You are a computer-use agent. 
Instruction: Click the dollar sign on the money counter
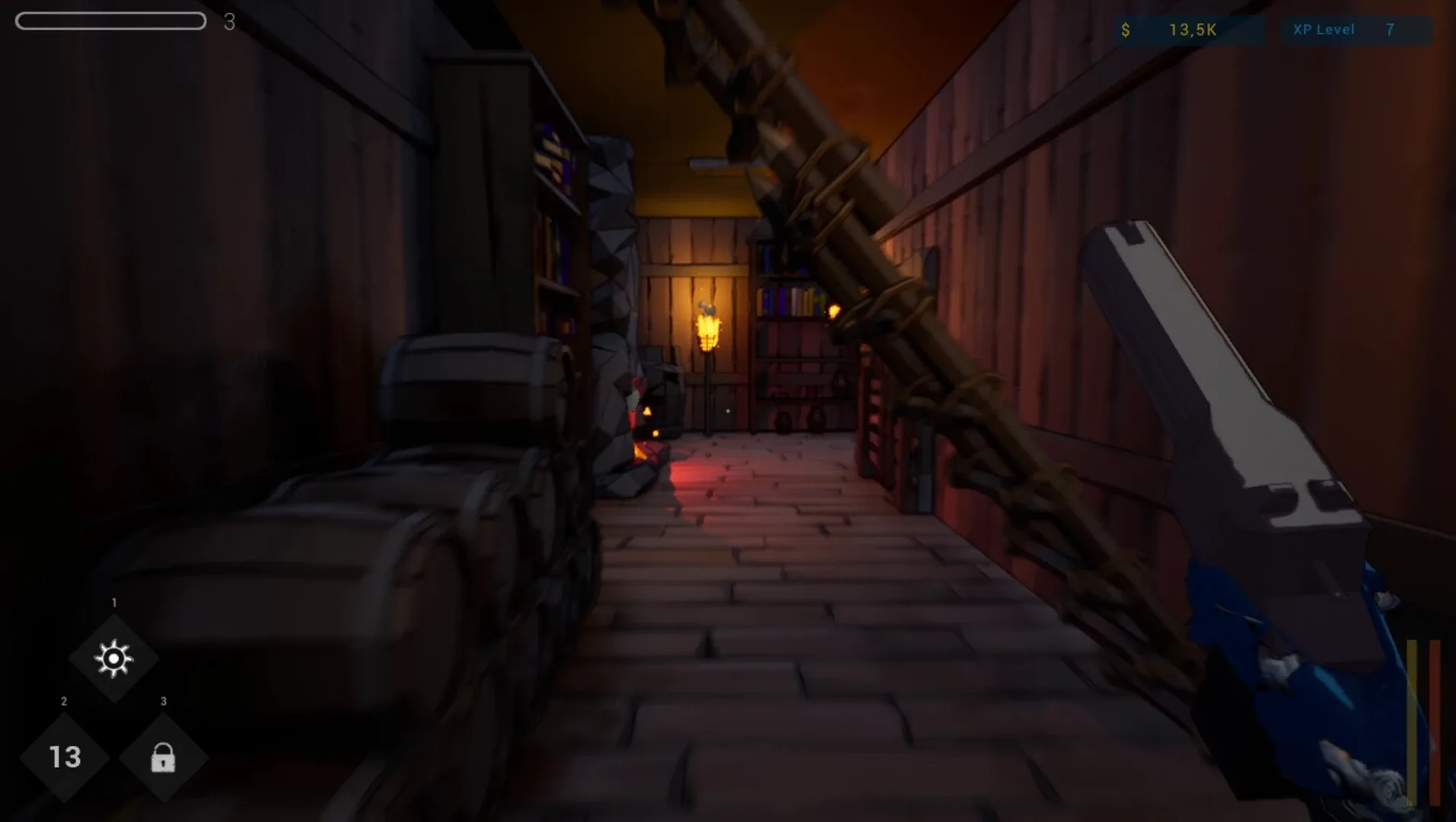point(1125,31)
